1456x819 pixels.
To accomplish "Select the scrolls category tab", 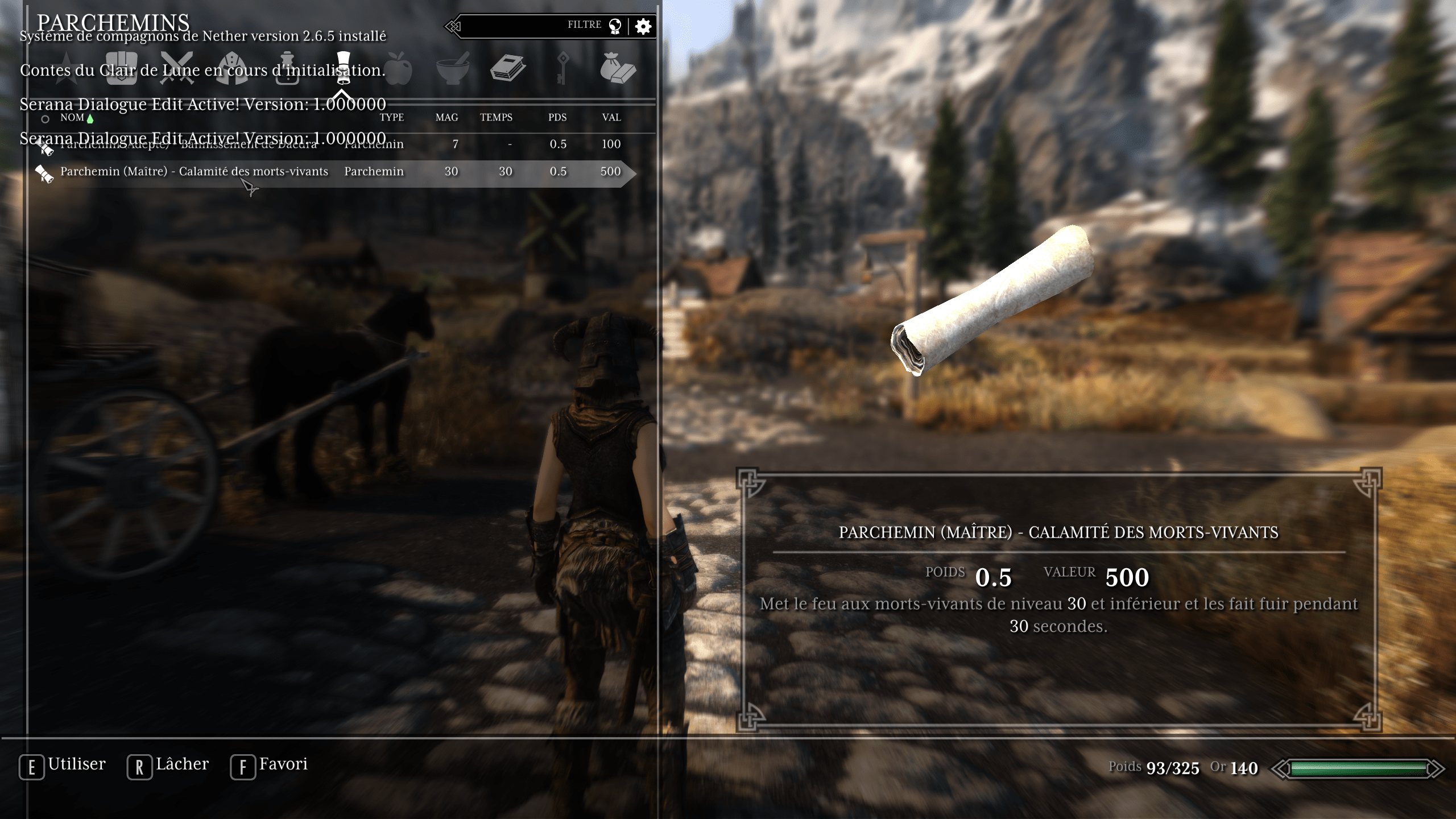I will point(342,68).
